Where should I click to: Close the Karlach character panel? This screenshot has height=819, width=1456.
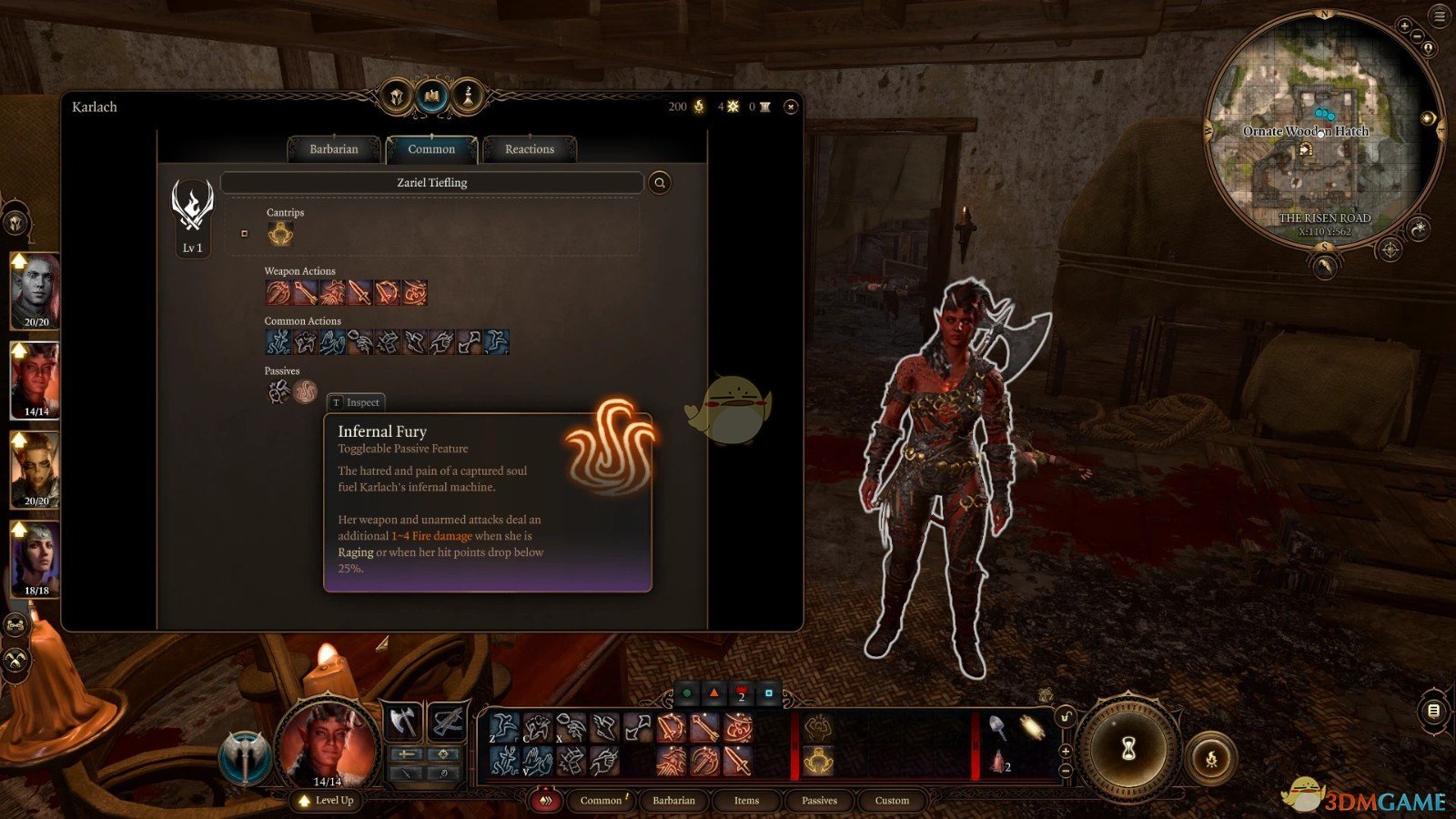(x=791, y=107)
